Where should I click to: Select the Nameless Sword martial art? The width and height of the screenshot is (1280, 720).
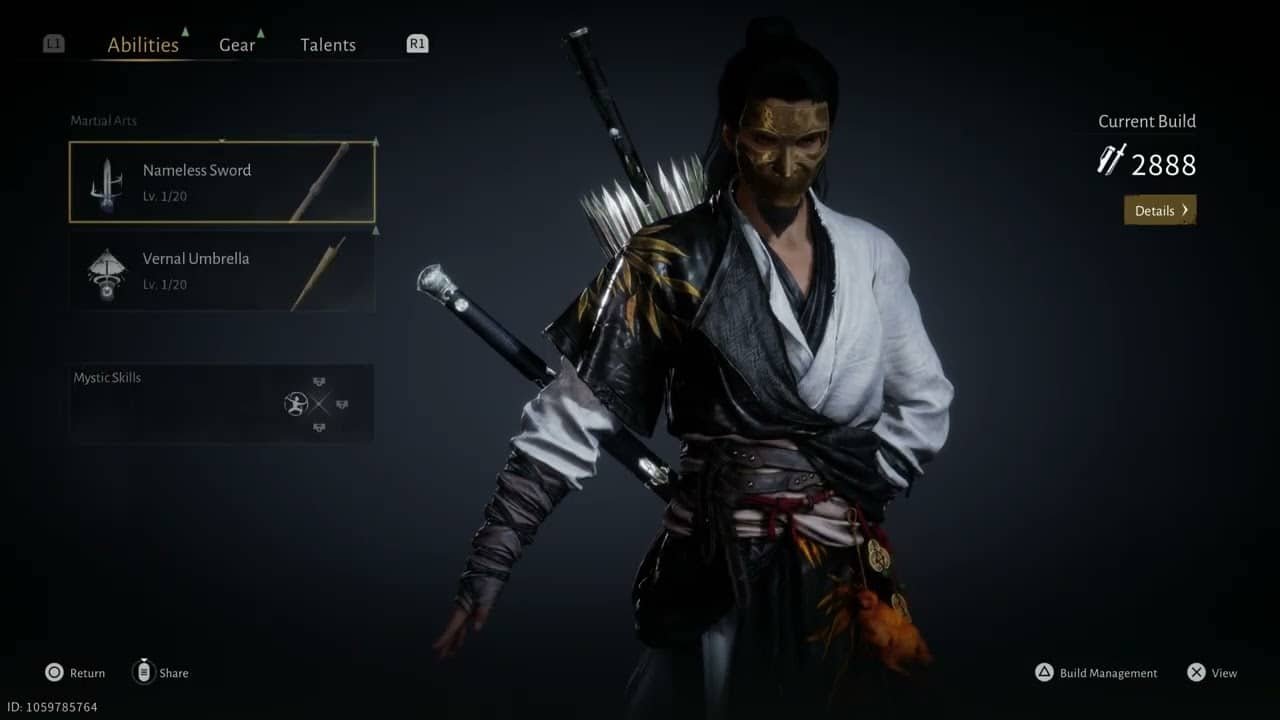tap(222, 182)
